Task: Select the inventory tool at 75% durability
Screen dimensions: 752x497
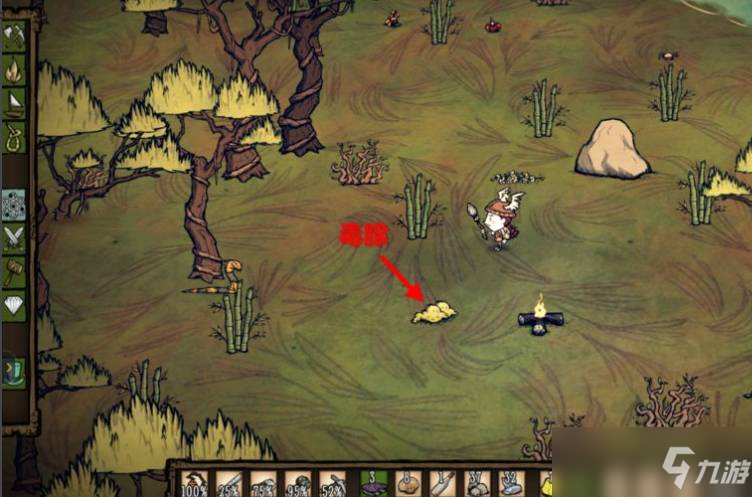Action: pos(264,485)
